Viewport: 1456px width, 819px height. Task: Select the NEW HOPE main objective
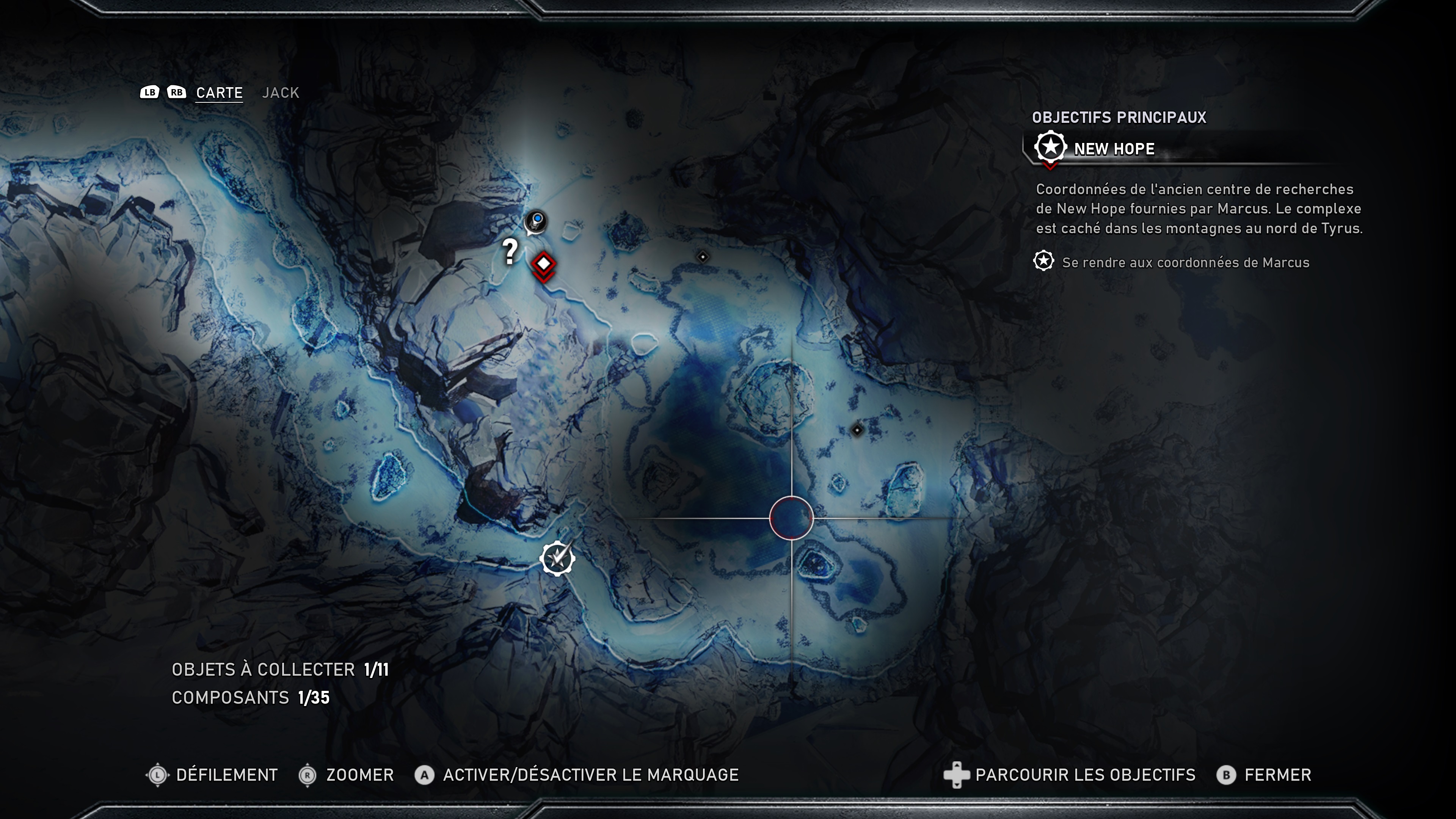click(1114, 149)
